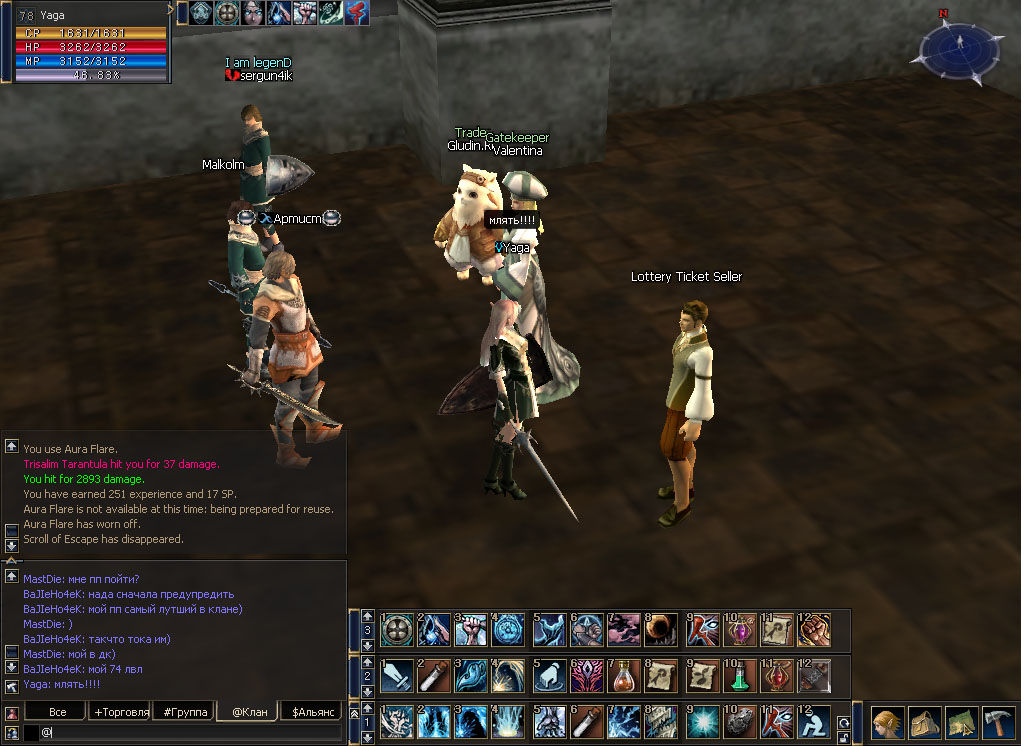Open the character status menu icon

(x=888, y=723)
